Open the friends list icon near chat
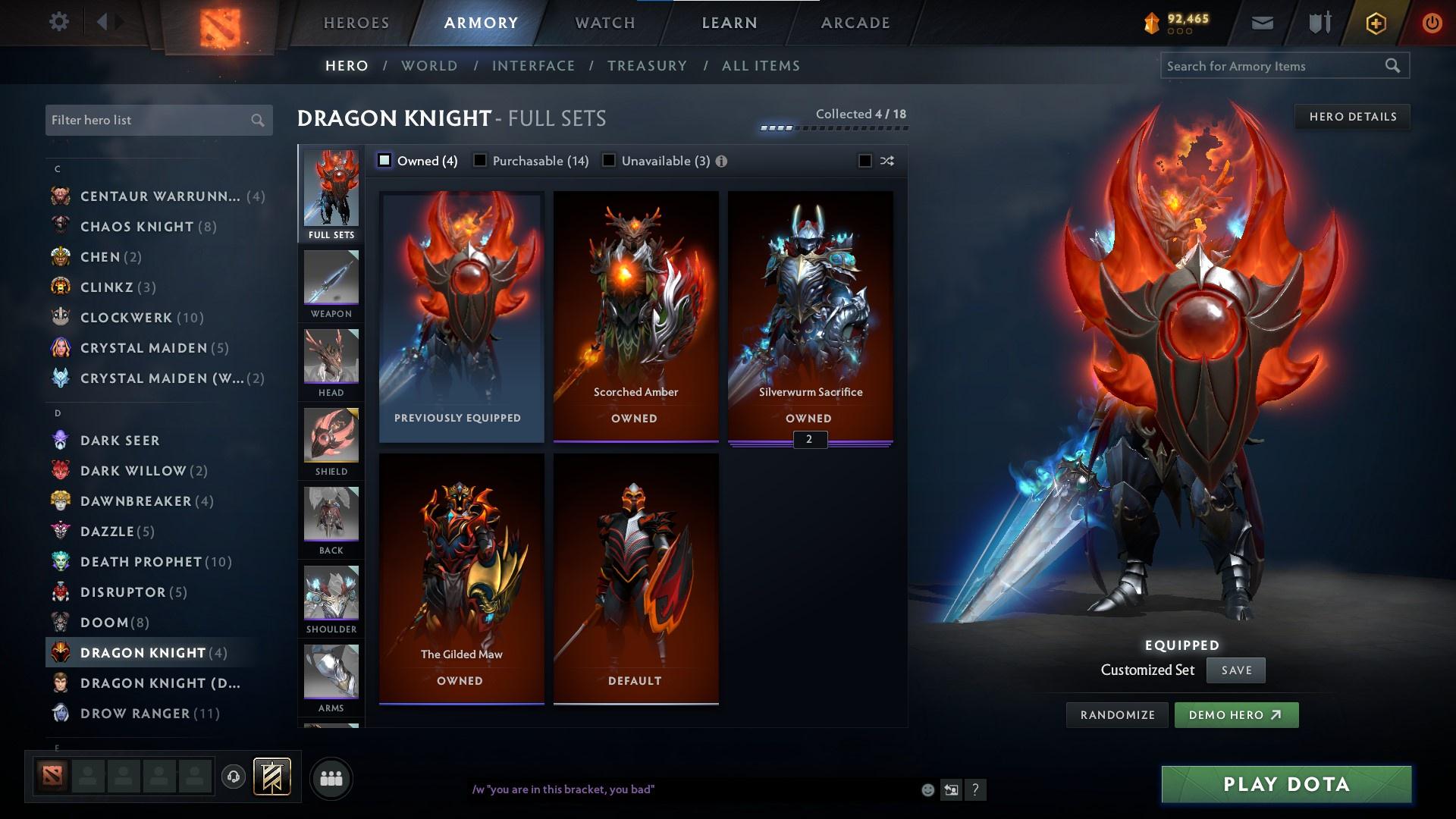 click(x=330, y=777)
